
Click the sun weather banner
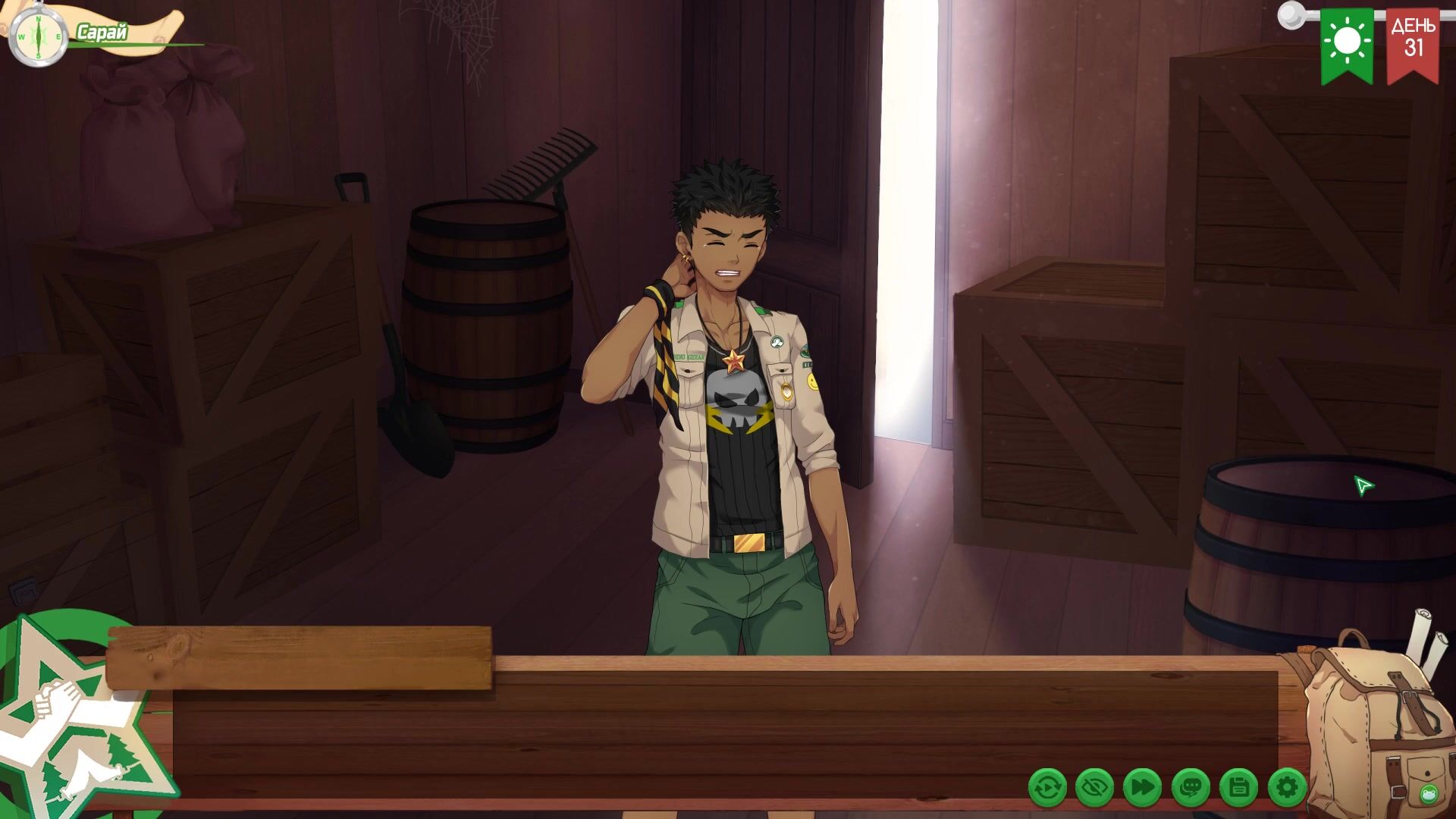(1347, 44)
